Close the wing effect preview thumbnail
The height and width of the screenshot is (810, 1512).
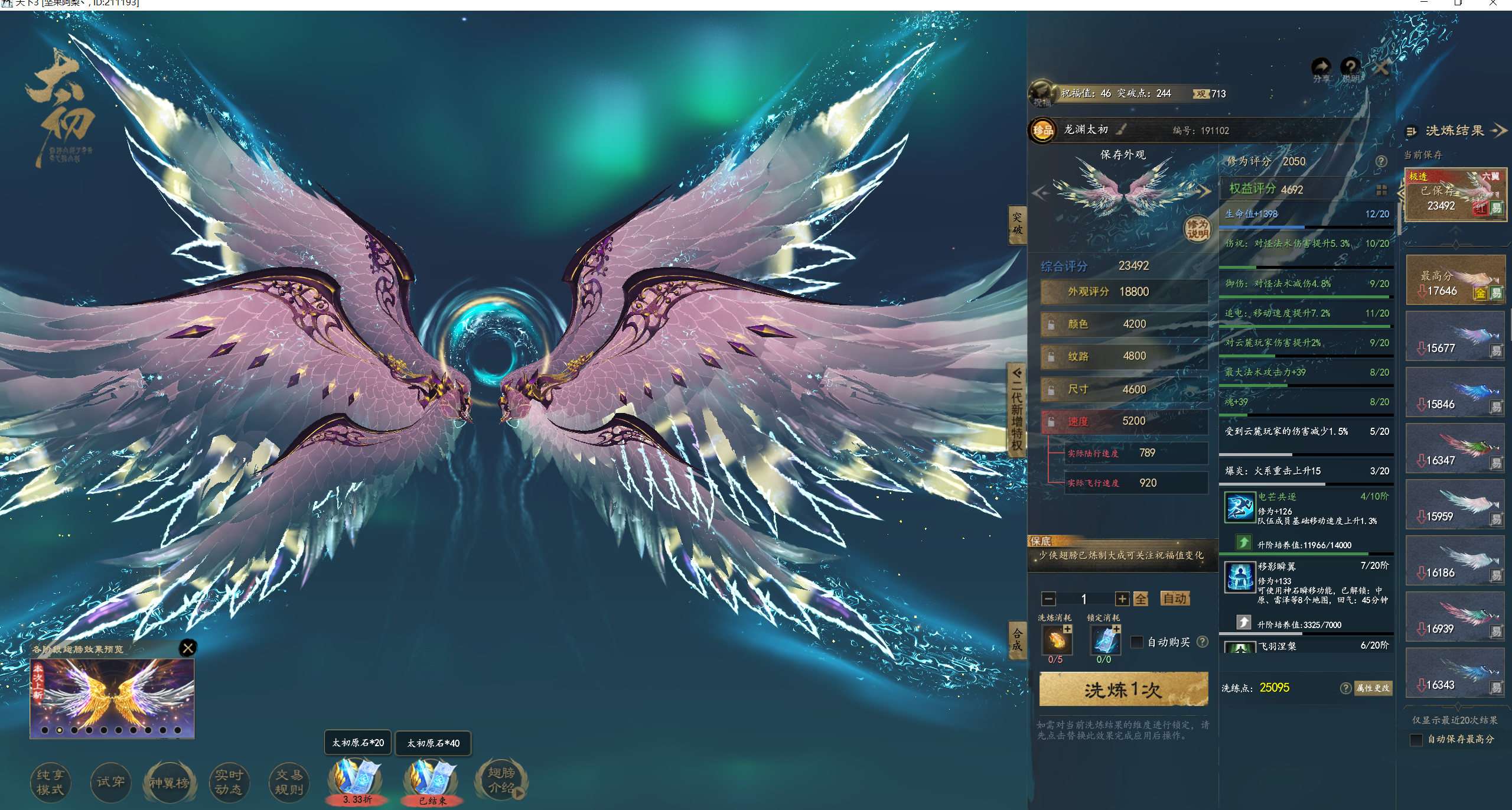[x=188, y=648]
